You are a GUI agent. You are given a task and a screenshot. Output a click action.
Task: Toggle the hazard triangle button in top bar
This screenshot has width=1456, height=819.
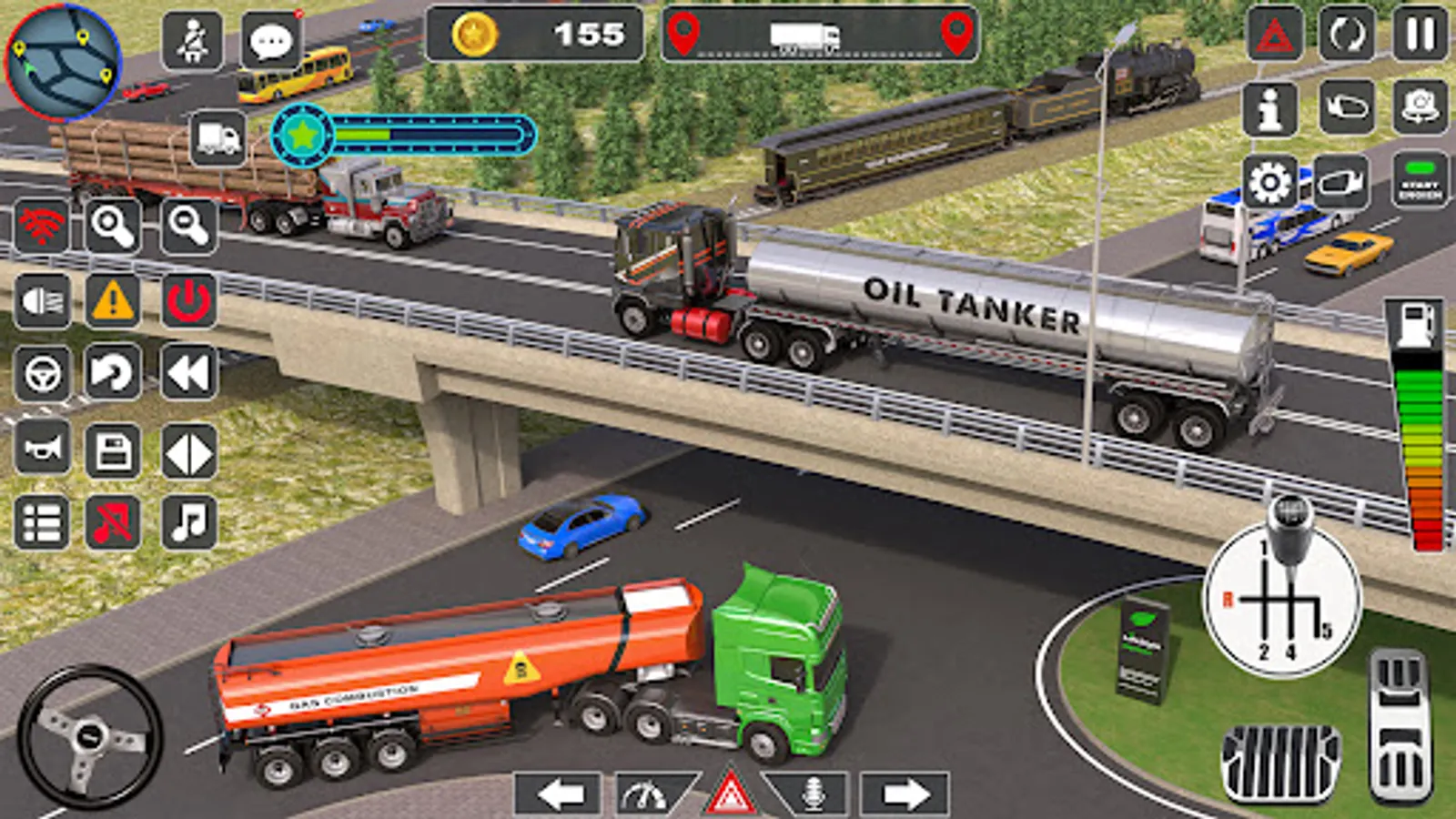[x=1274, y=36]
